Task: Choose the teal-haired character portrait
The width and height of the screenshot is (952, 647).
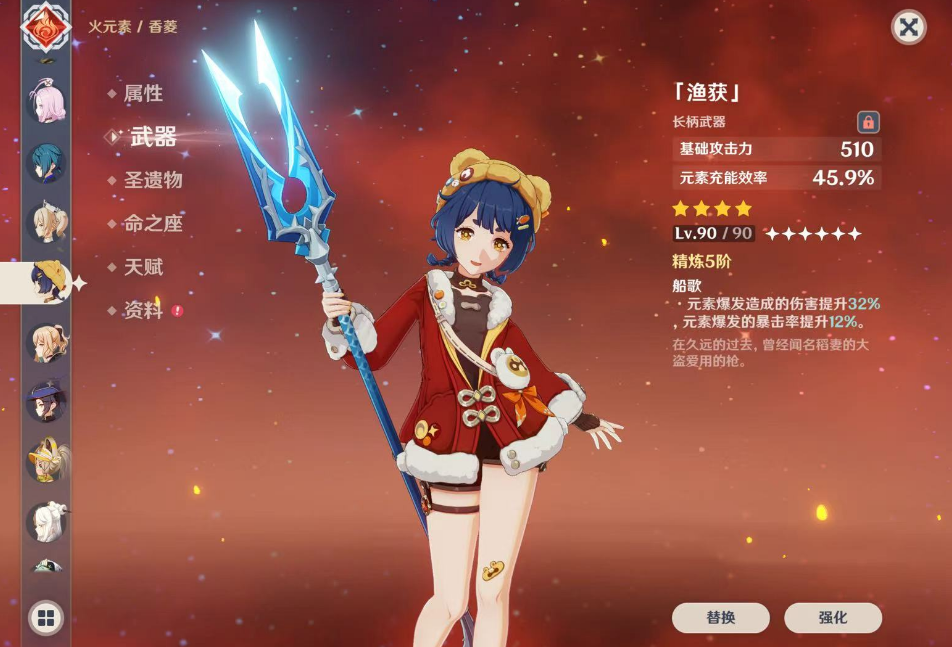Action: coord(46,162)
